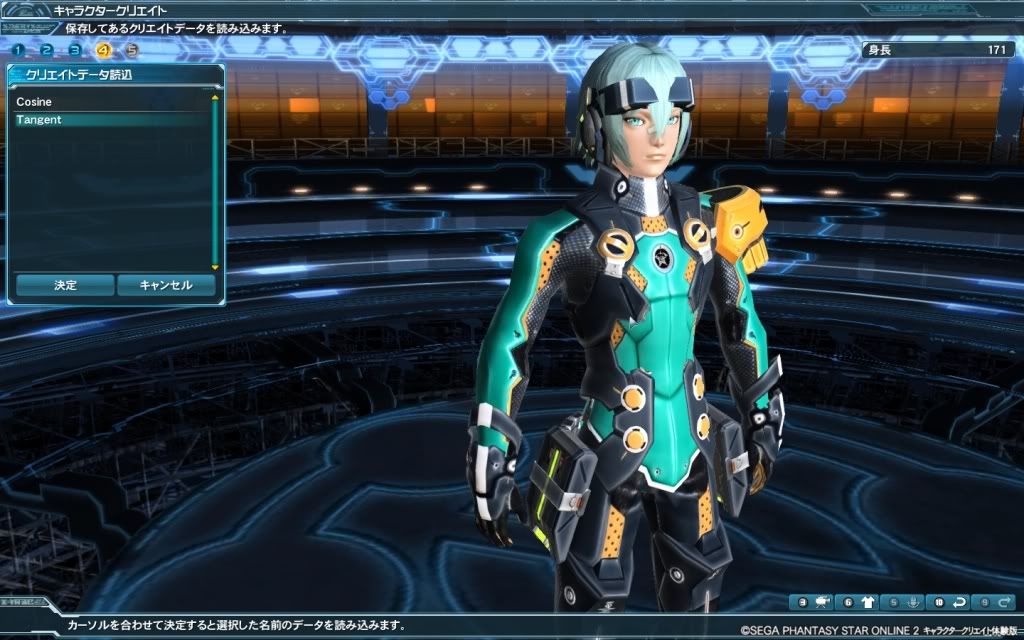Switch to creation step 3
This screenshot has height=640, width=1024.
click(75, 49)
